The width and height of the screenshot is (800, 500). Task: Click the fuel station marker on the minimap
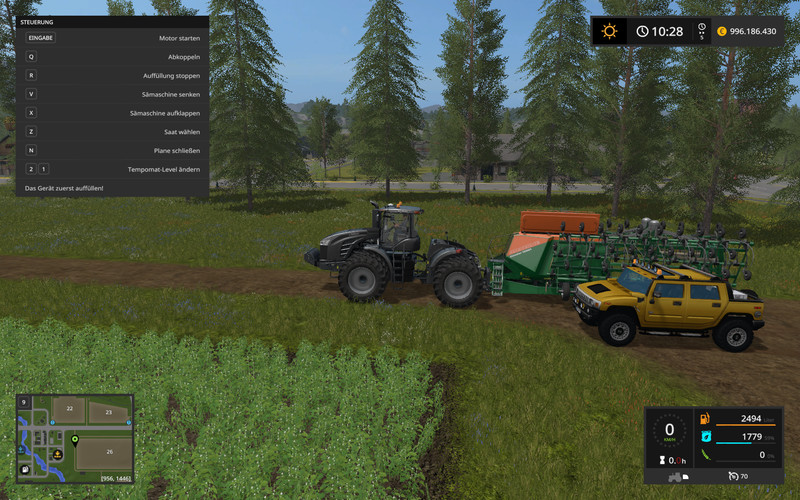24,468
